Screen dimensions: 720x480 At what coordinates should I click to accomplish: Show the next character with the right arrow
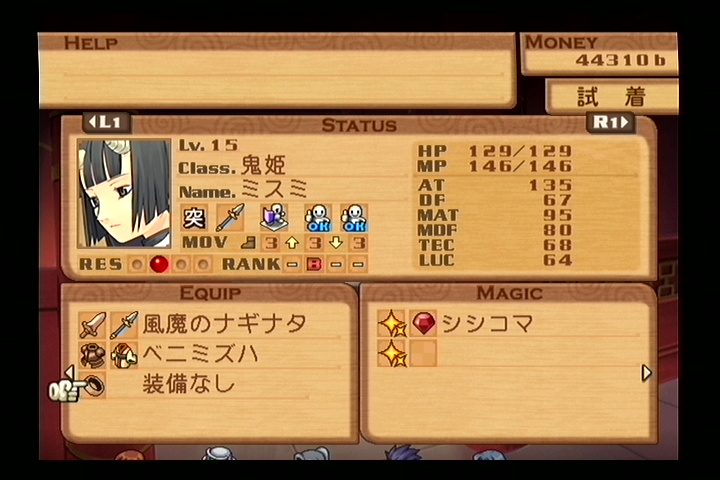(611, 123)
